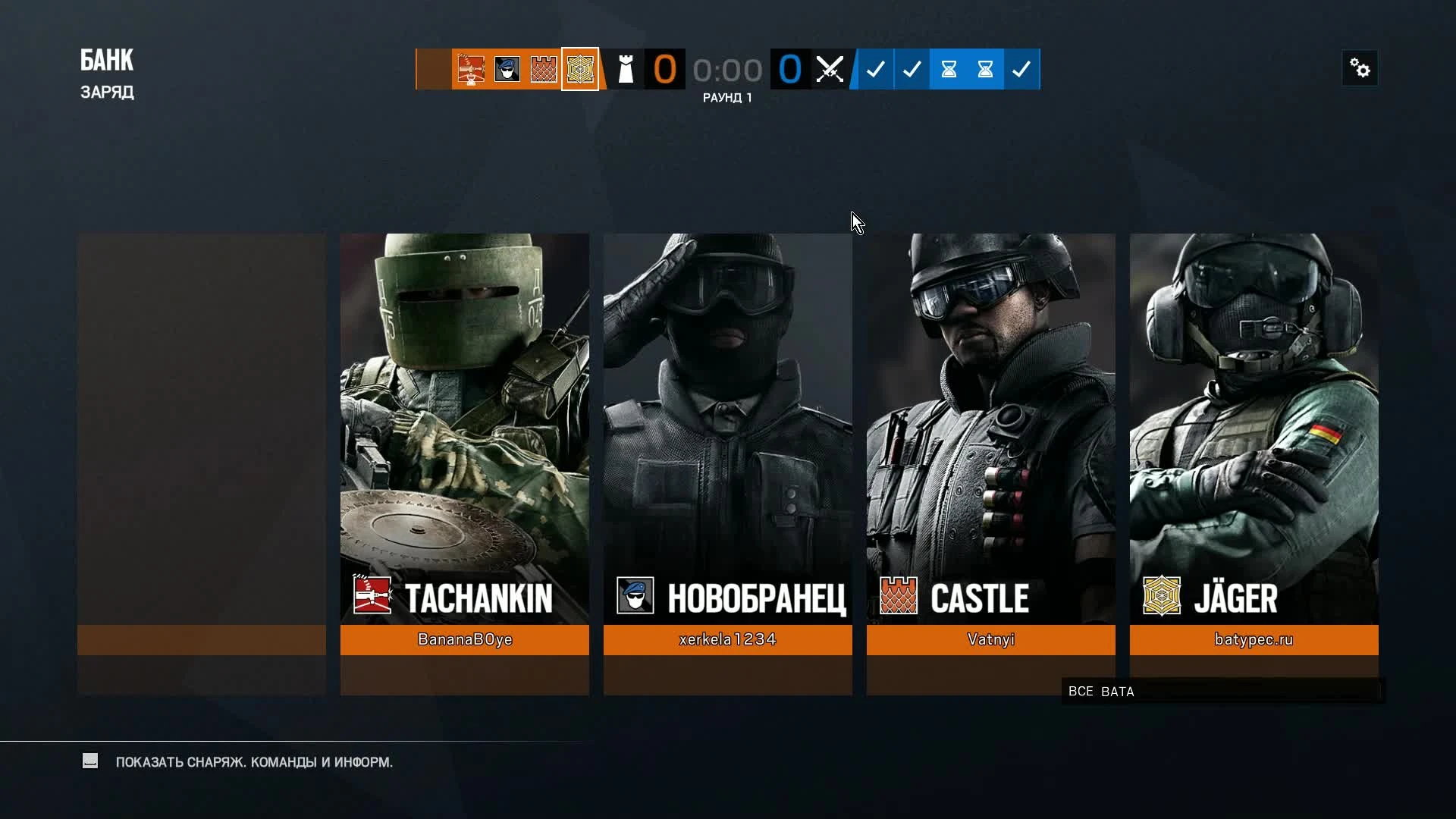Click the crossed swords attacker icon near the blue score
This screenshot has width=1456, height=819.
830,69
